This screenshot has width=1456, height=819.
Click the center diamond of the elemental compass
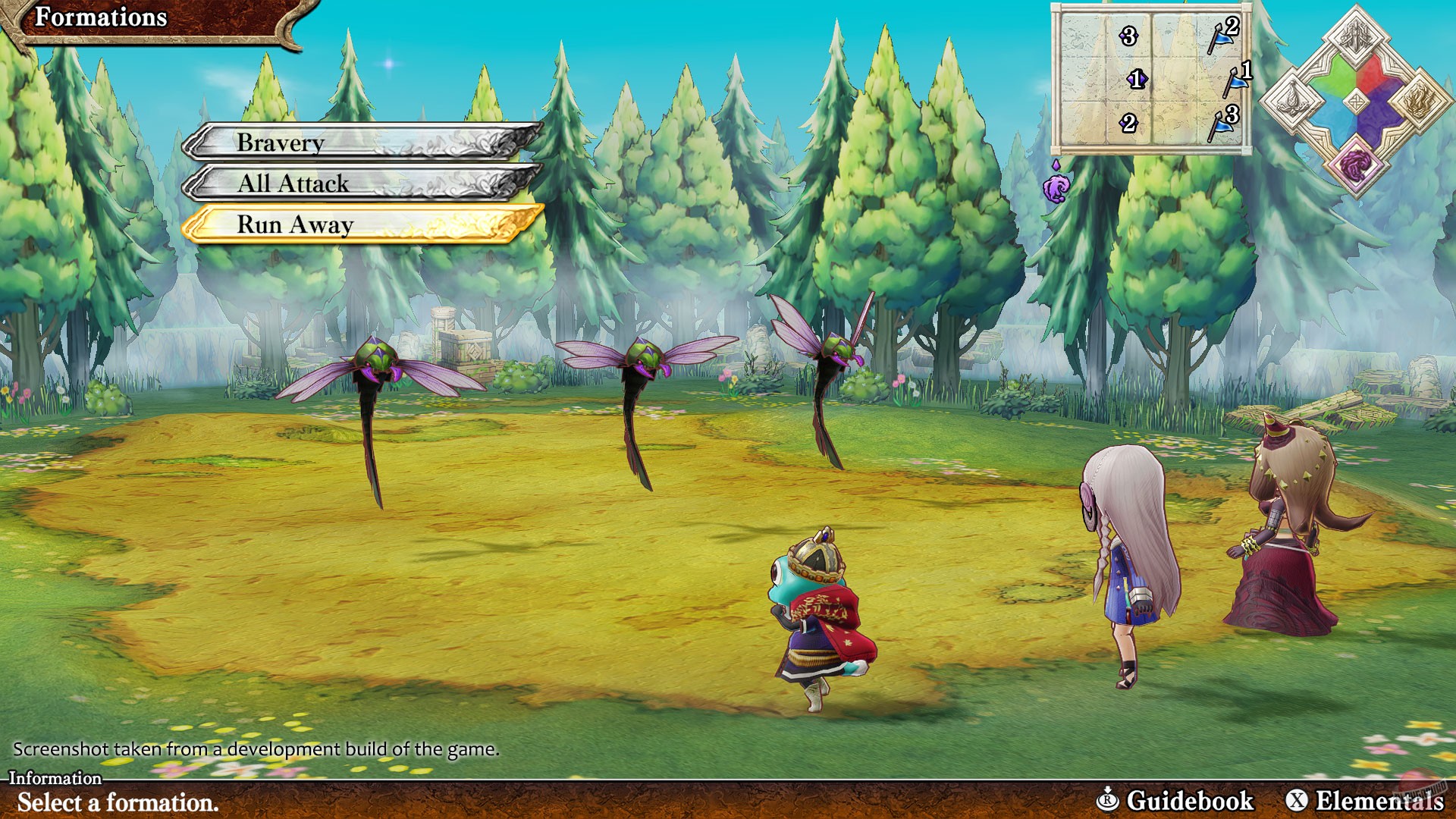click(x=1357, y=101)
